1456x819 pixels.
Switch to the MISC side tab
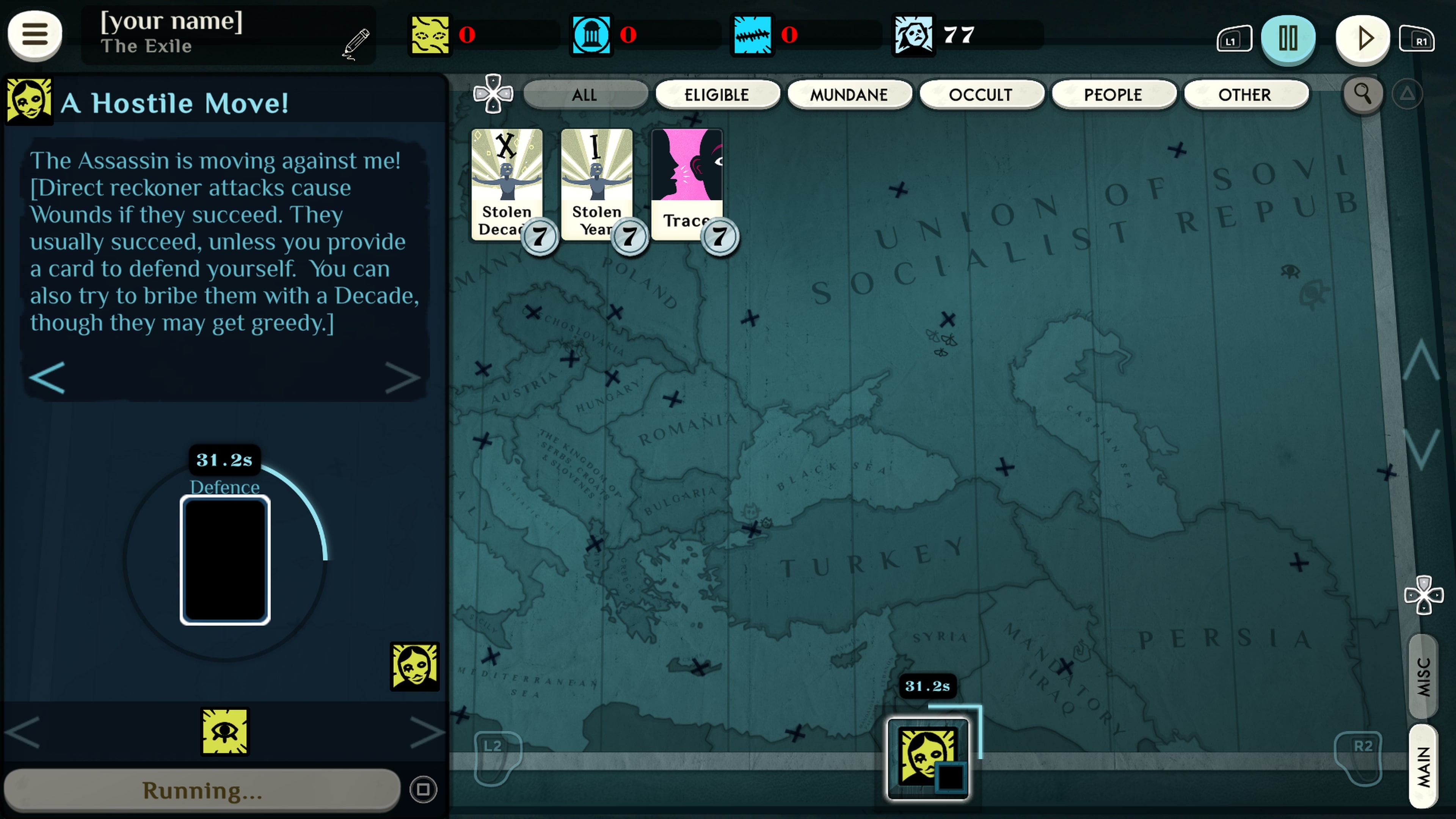pos(1423,676)
